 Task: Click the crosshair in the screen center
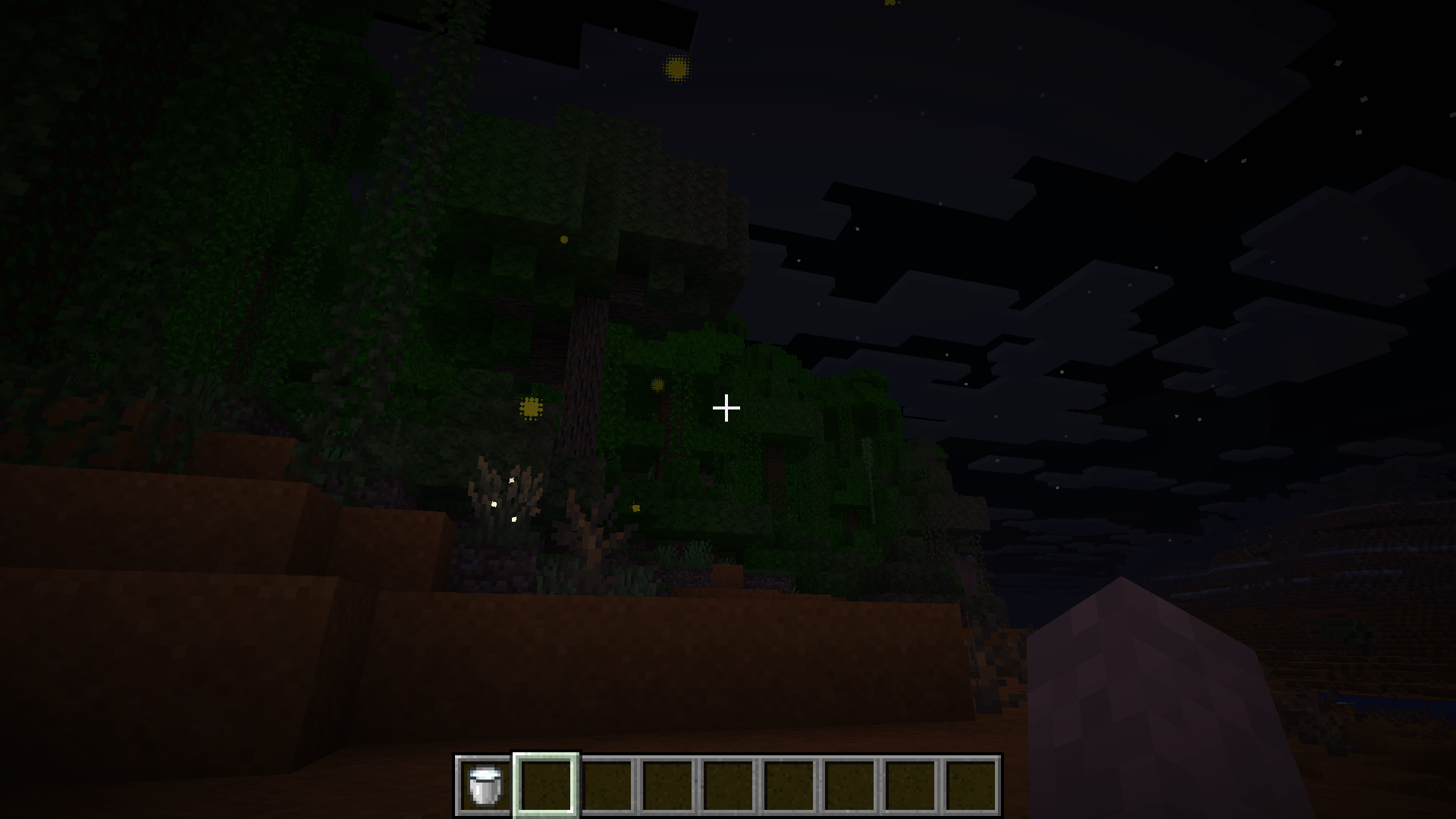click(726, 408)
